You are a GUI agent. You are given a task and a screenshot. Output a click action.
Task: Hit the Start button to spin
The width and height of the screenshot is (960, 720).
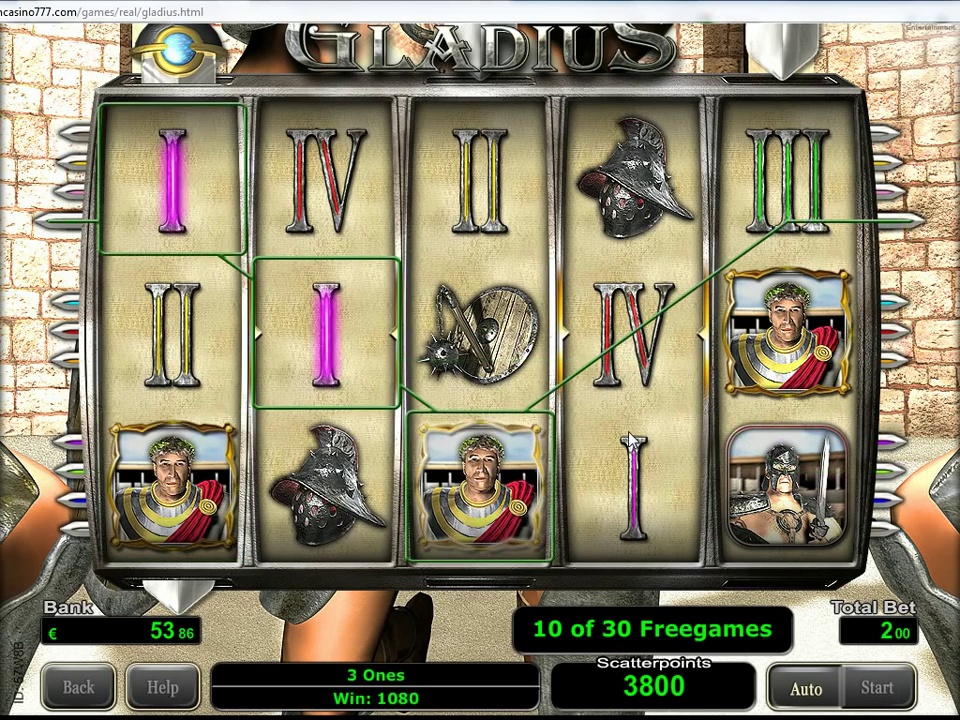(877, 688)
